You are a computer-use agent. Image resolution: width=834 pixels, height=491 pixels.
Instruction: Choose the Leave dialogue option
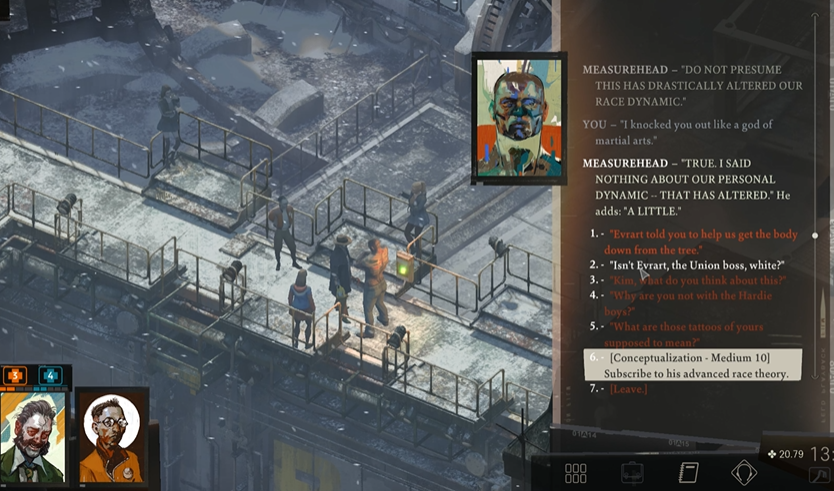coord(628,389)
